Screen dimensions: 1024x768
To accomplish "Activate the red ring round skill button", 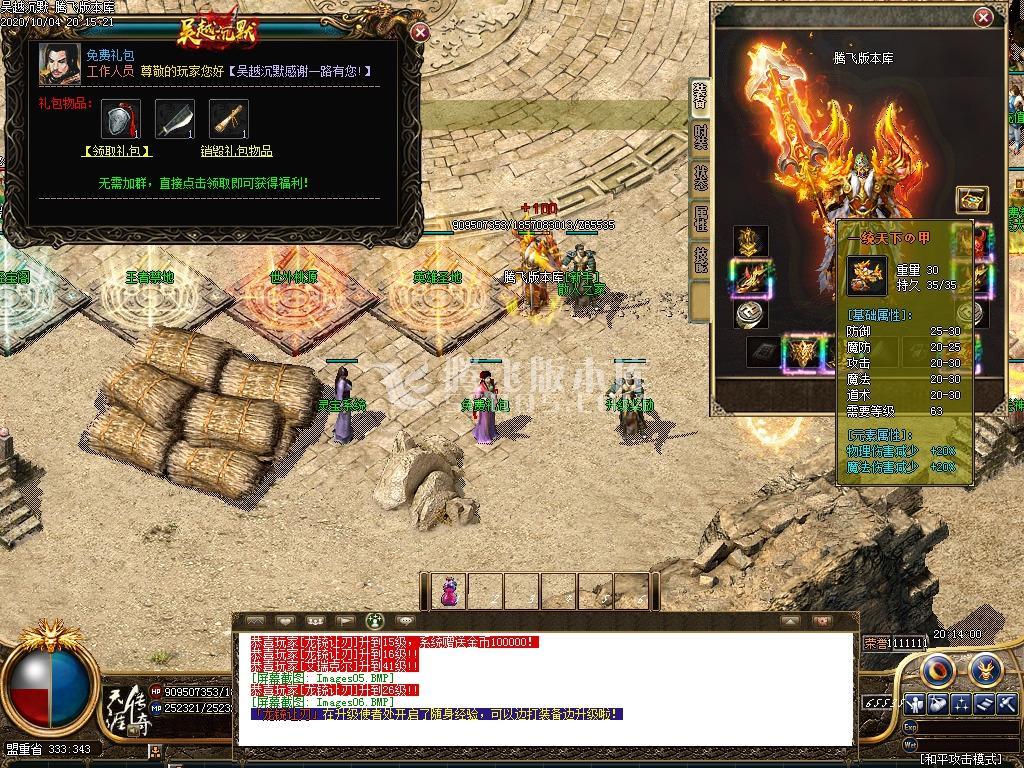I will pyautogui.click(x=938, y=668).
